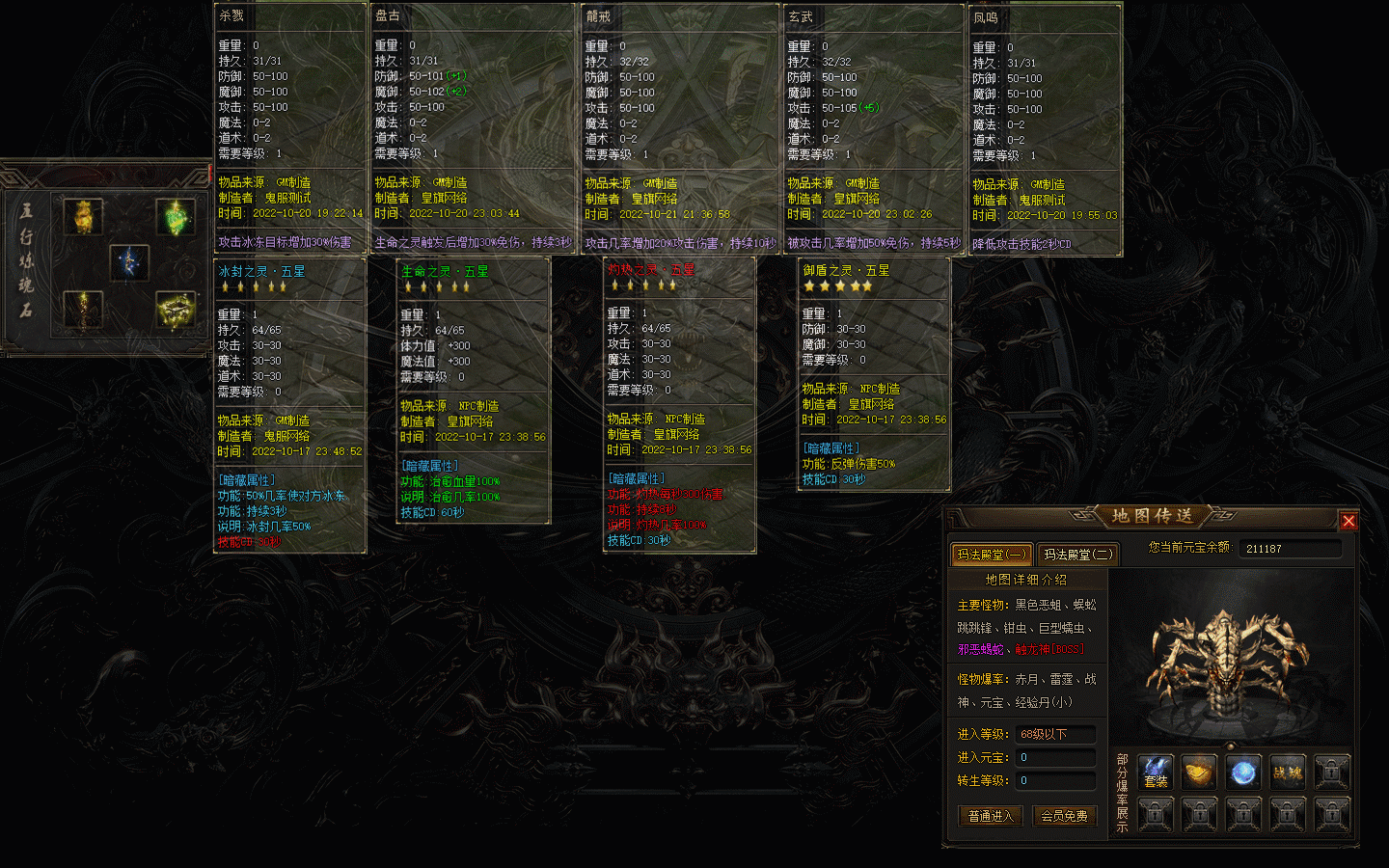Image resolution: width=1389 pixels, height=868 pixels.
Task: Switch to the 玛法殿堂(一) tab
Action: pos(992,555)
